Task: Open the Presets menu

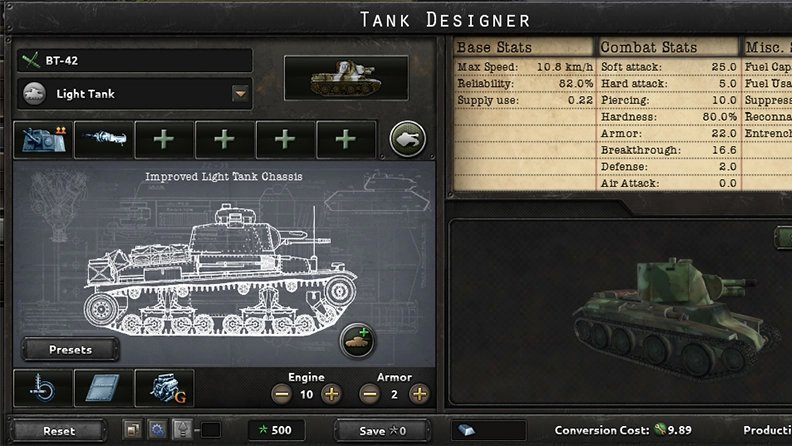Action: coord(70,350)
